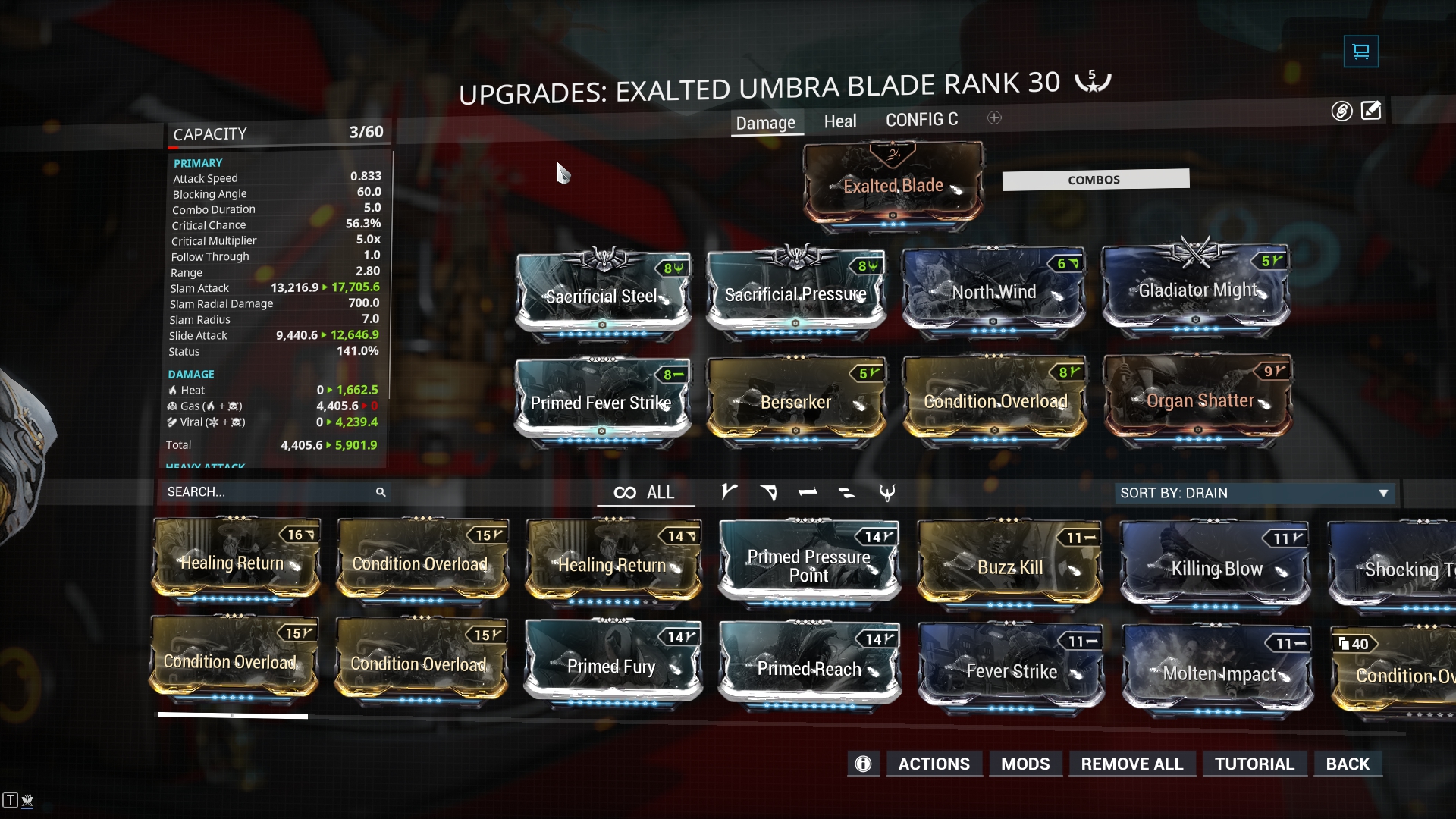
Task: Select Primed Reach from the mod list
Action: [x=809, y=669]
